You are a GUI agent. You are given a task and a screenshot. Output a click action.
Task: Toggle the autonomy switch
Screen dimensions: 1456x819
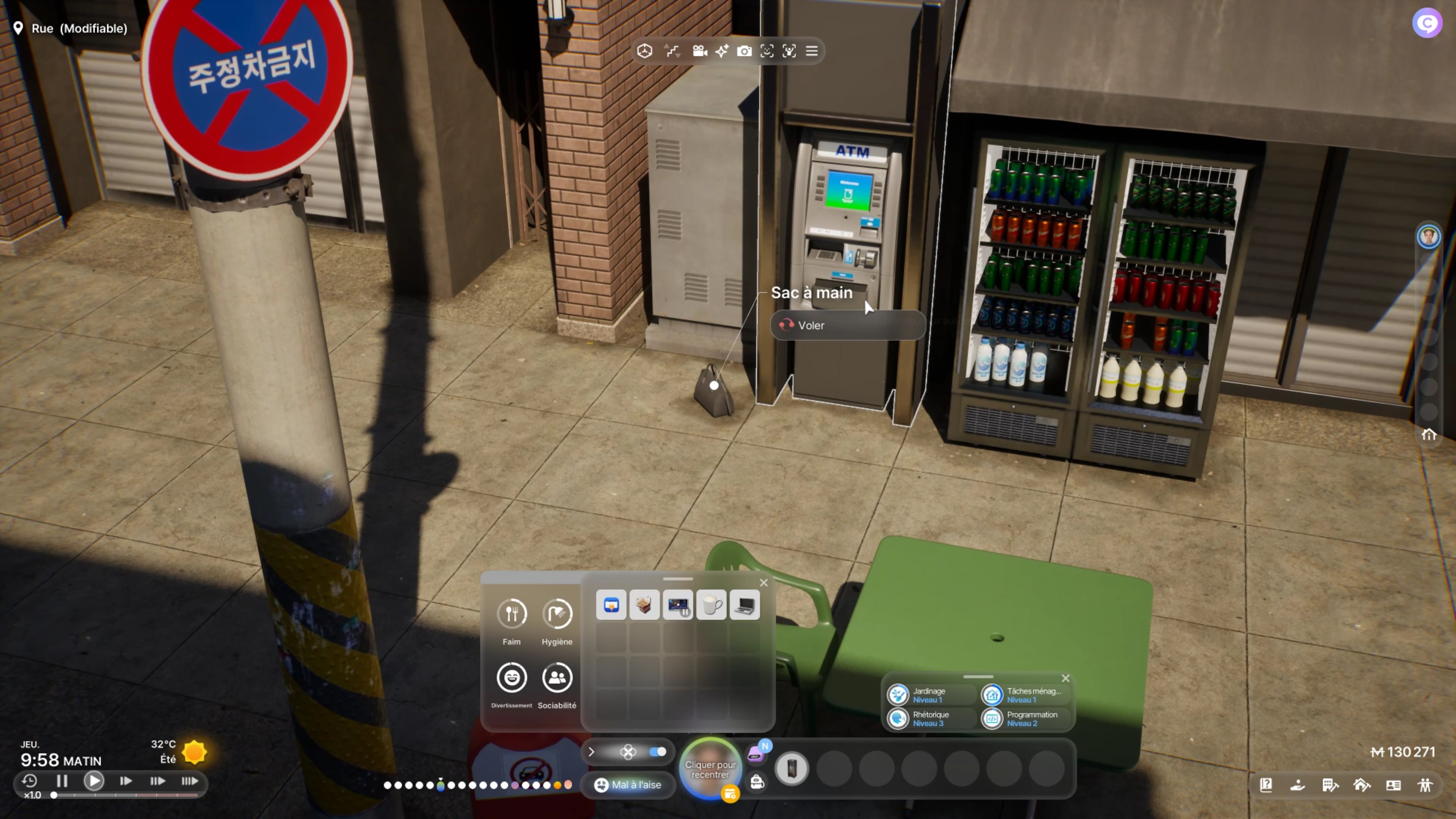click(657, 752)
